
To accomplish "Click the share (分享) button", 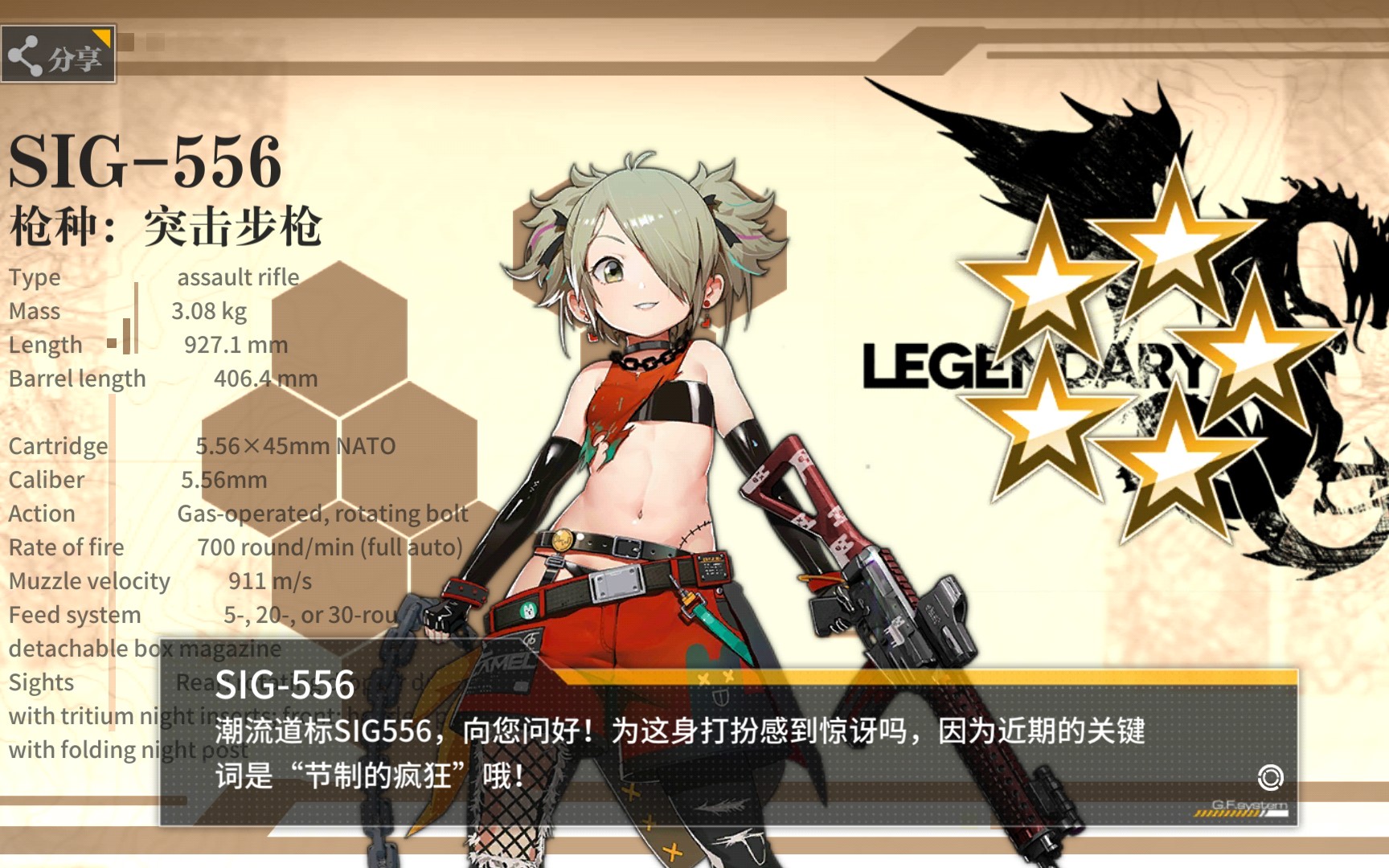I will (58, 55).
